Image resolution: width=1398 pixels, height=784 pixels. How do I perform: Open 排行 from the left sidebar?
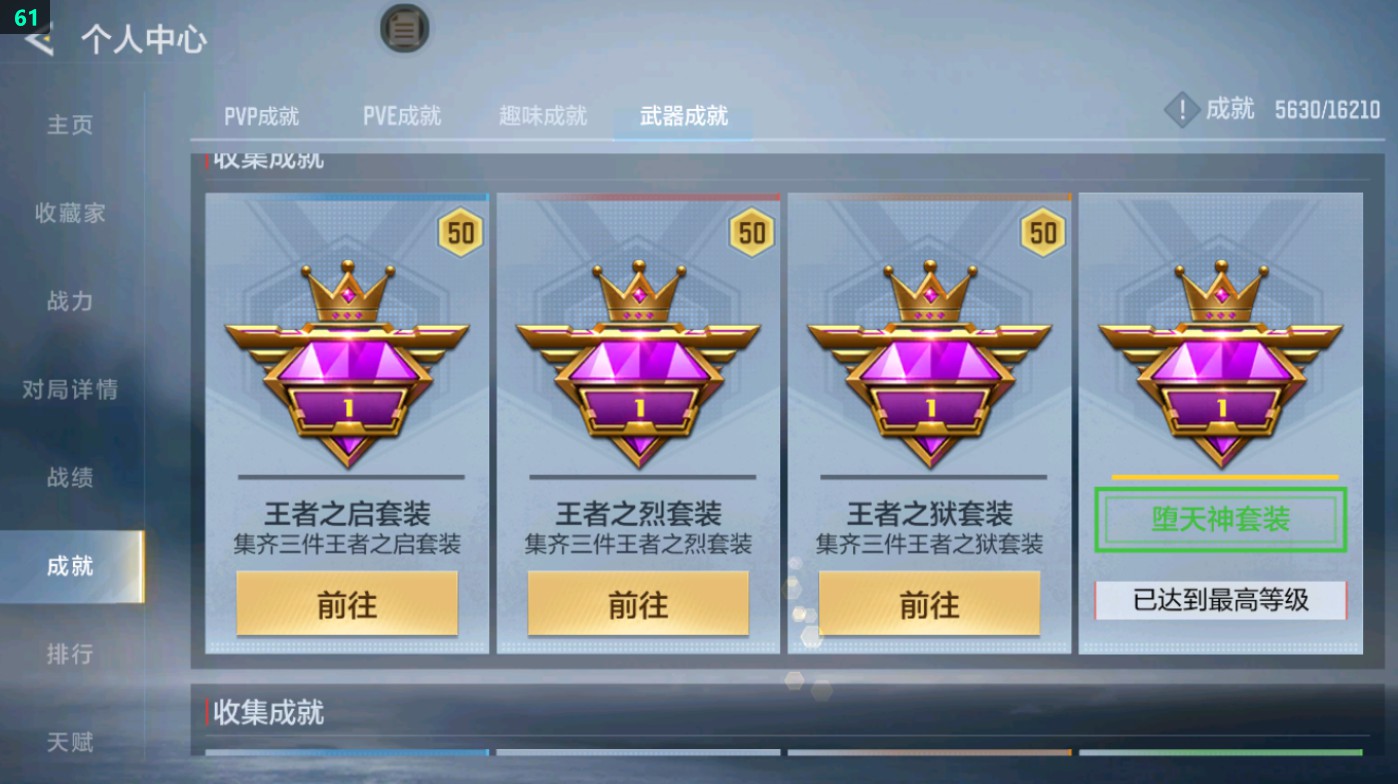tap(66, 654)
